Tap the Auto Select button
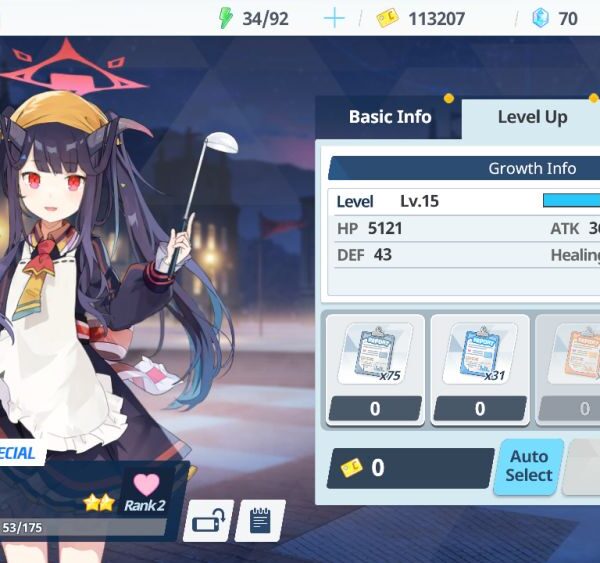This screenshot has height=563, width=600. 528,467
